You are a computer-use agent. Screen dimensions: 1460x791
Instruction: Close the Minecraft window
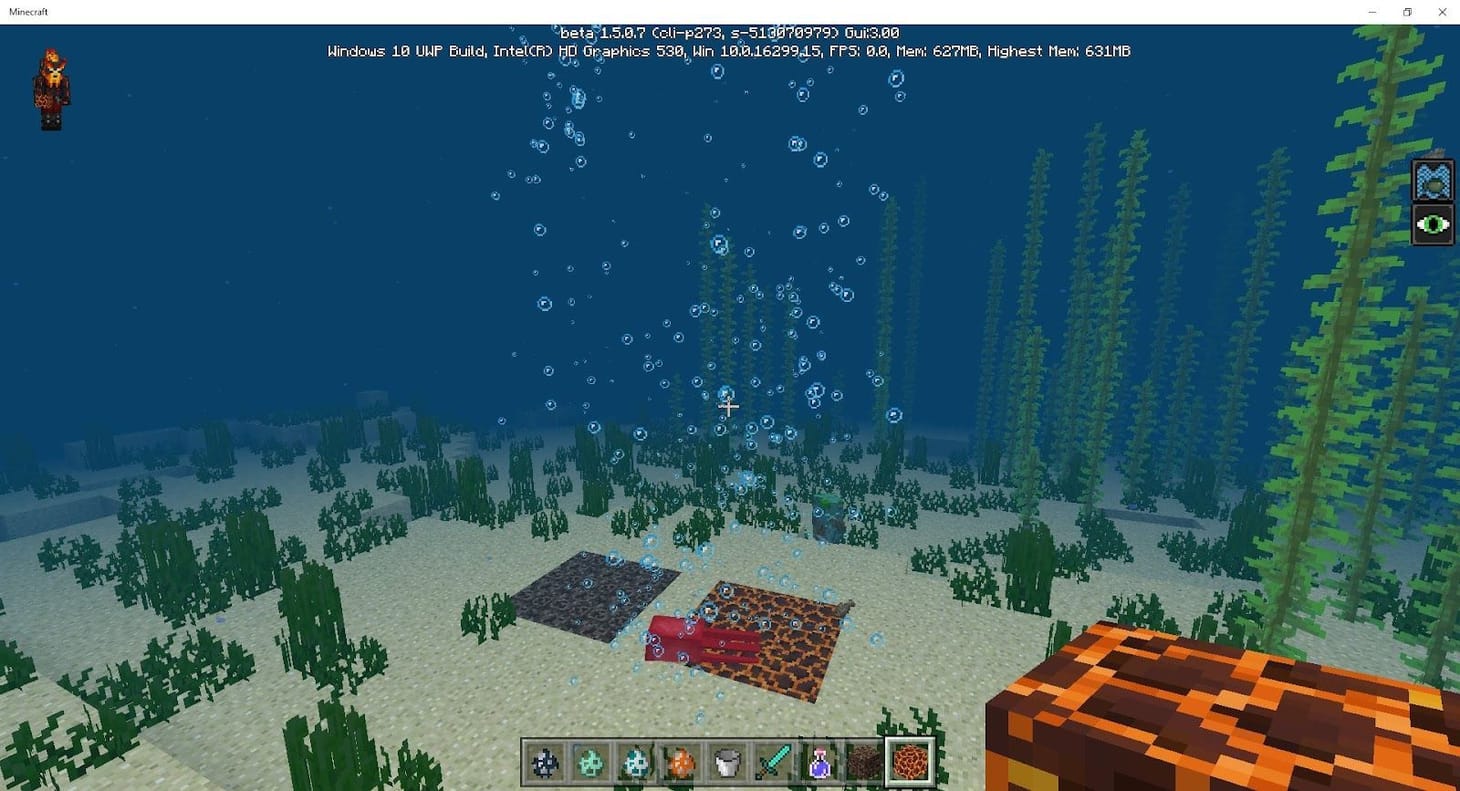pos(1442,11)
